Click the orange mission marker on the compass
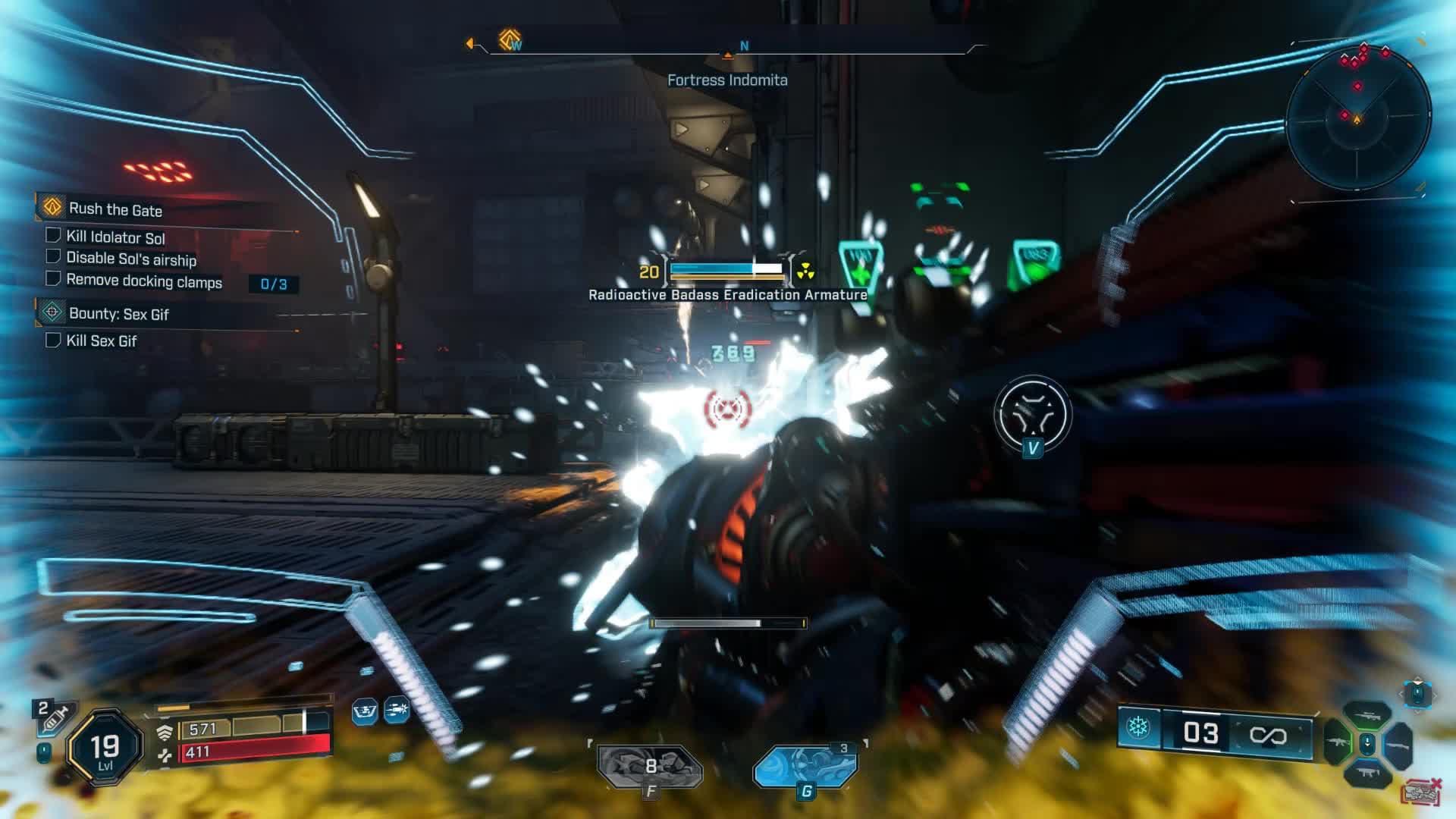Image resolution: width=1456 pixels, height=819 pixels. tap(510, 39)
